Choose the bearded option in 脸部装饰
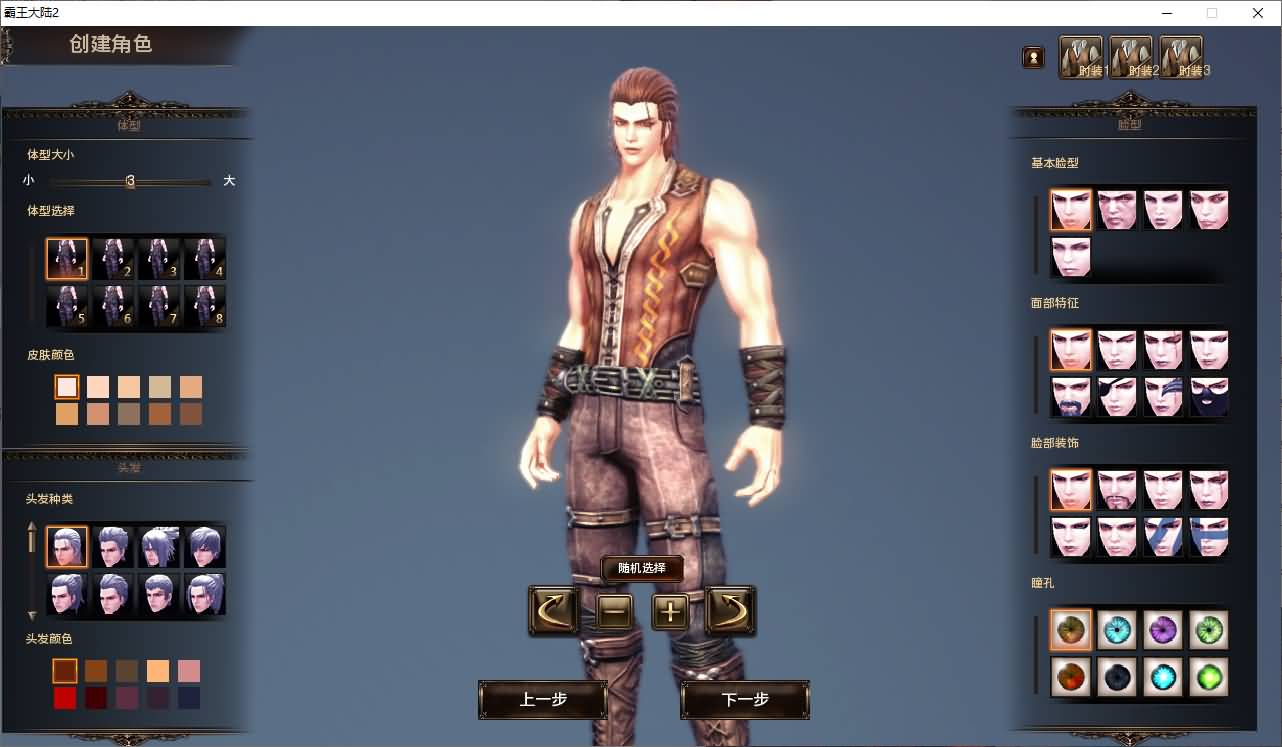This screenshot has width=1282, height=747. coord(1117,488)
